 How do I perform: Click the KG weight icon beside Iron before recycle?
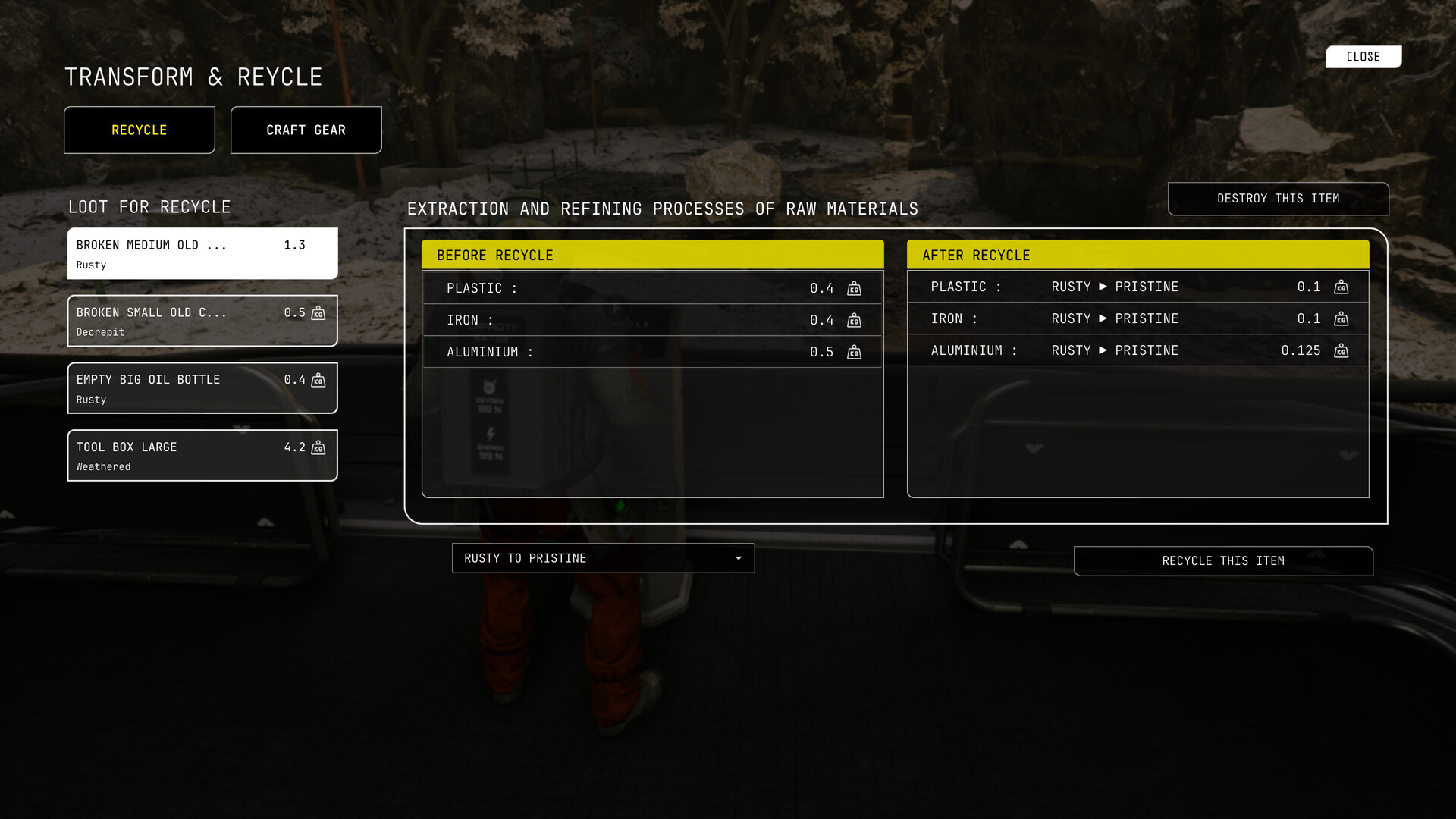pos(854,320)
